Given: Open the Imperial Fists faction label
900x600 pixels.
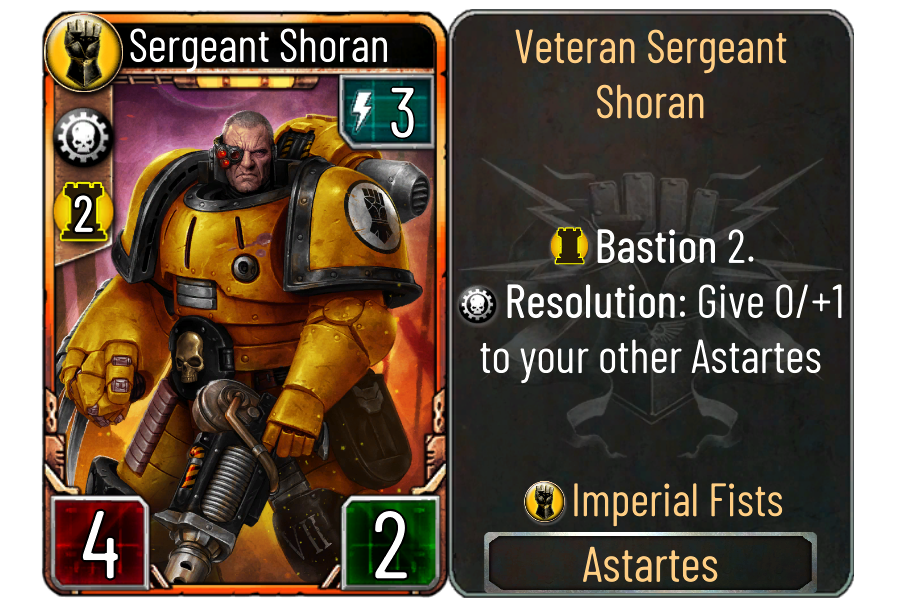Looking at the screenshot, I should point(676,501).
